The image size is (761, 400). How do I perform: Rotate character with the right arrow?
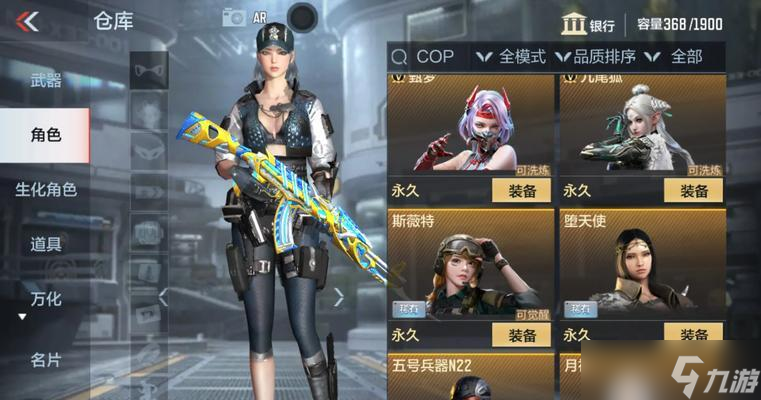[x=338, y=296]
